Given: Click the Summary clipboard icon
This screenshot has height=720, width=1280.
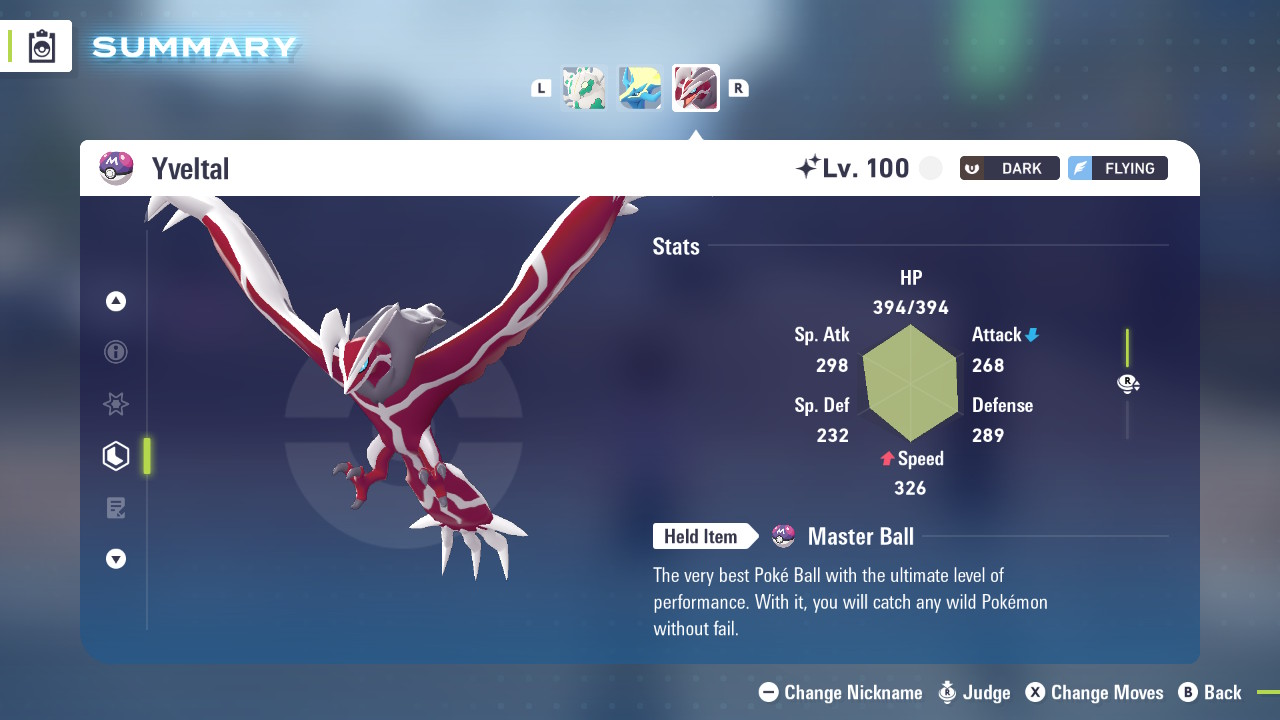Looking at the screenshot, I should (x=42, y=47).
